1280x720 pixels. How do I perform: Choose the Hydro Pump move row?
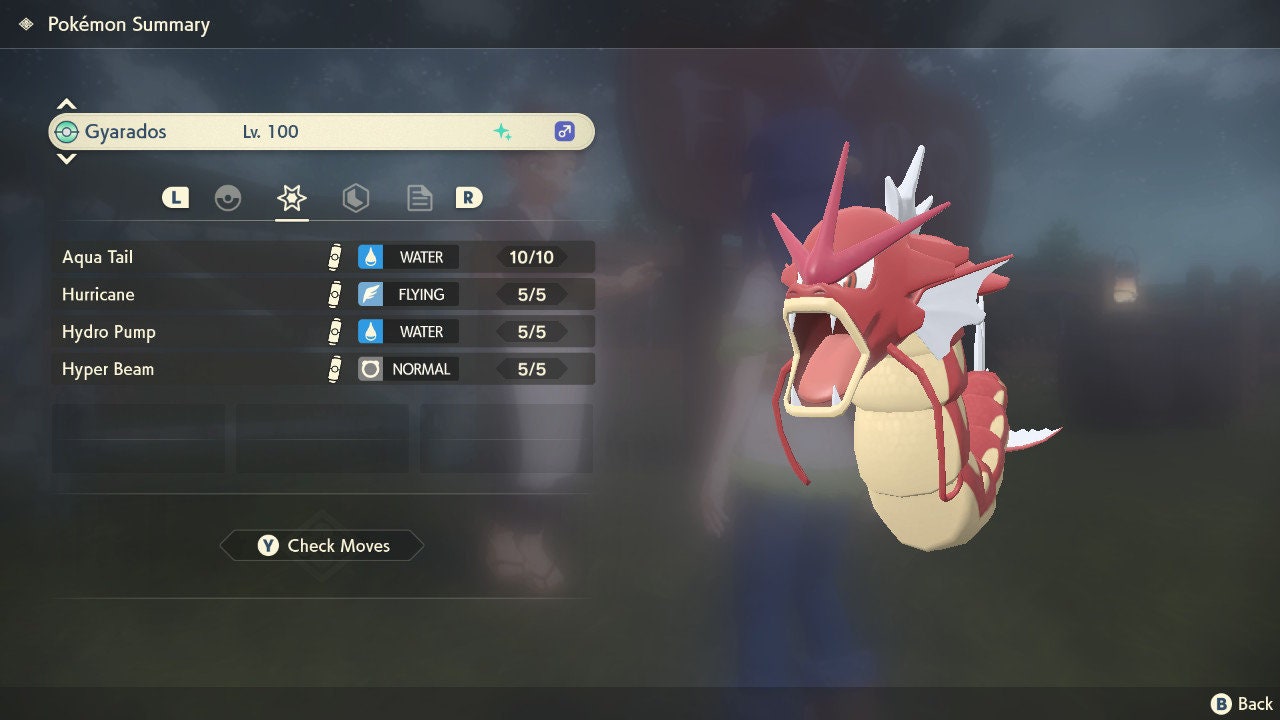322,331
